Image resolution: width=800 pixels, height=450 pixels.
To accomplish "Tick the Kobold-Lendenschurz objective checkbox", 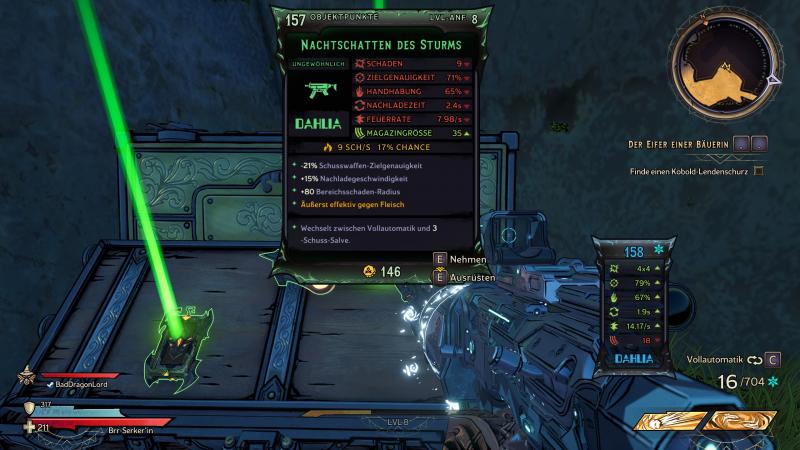I will (x=758, y=171).
